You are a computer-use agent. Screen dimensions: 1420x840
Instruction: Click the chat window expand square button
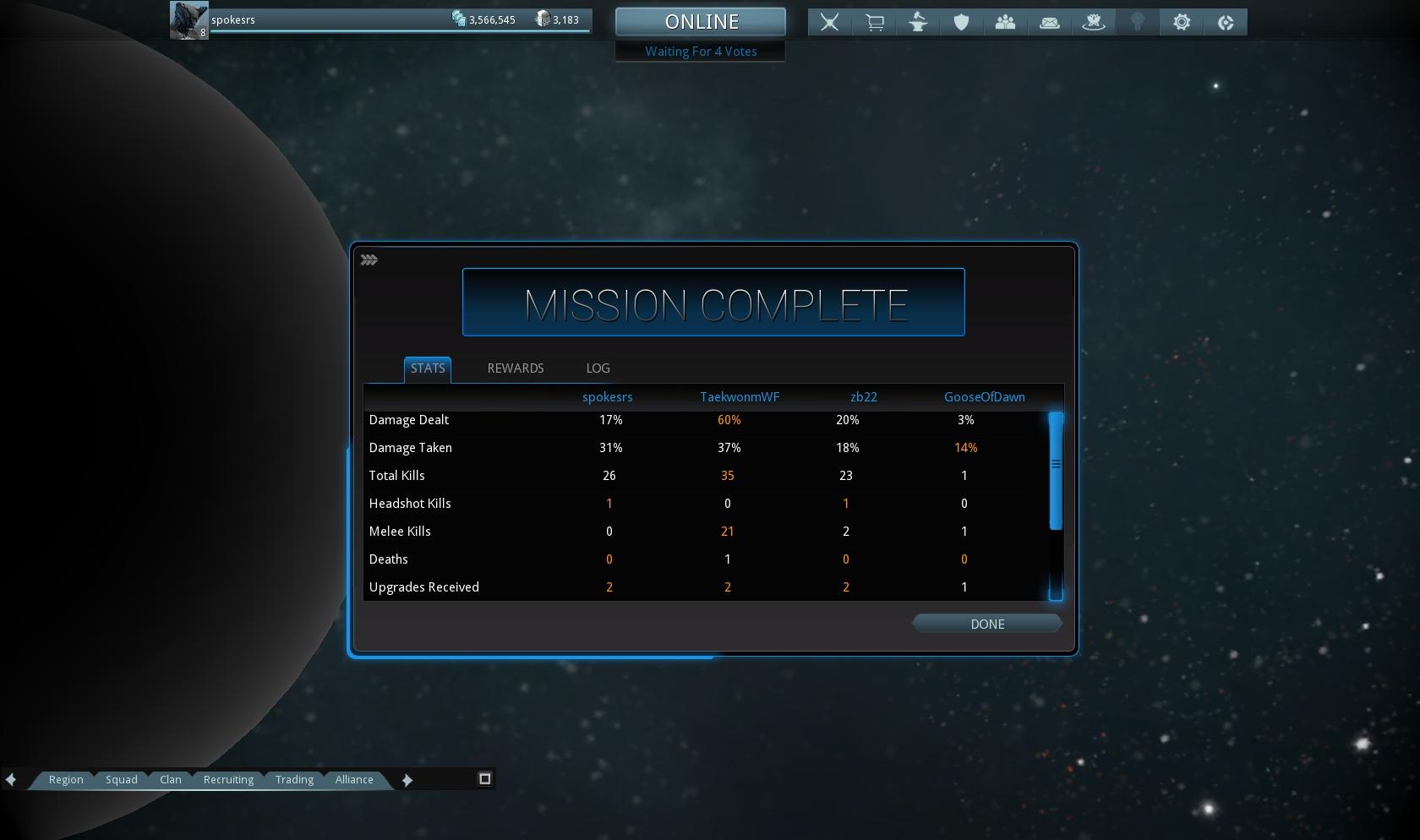[x=485, y=778]
